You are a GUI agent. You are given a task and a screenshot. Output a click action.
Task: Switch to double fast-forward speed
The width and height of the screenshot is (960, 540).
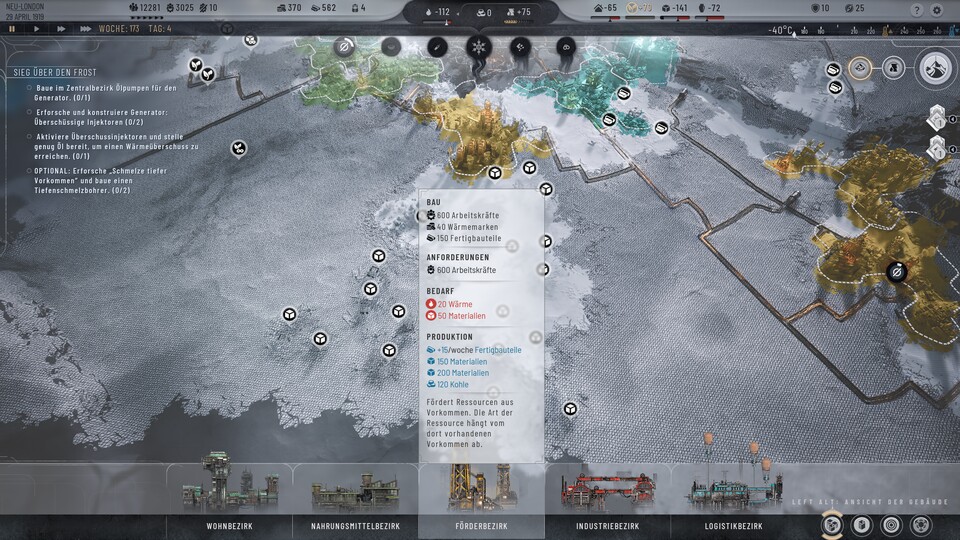click(x=60, y=29)
